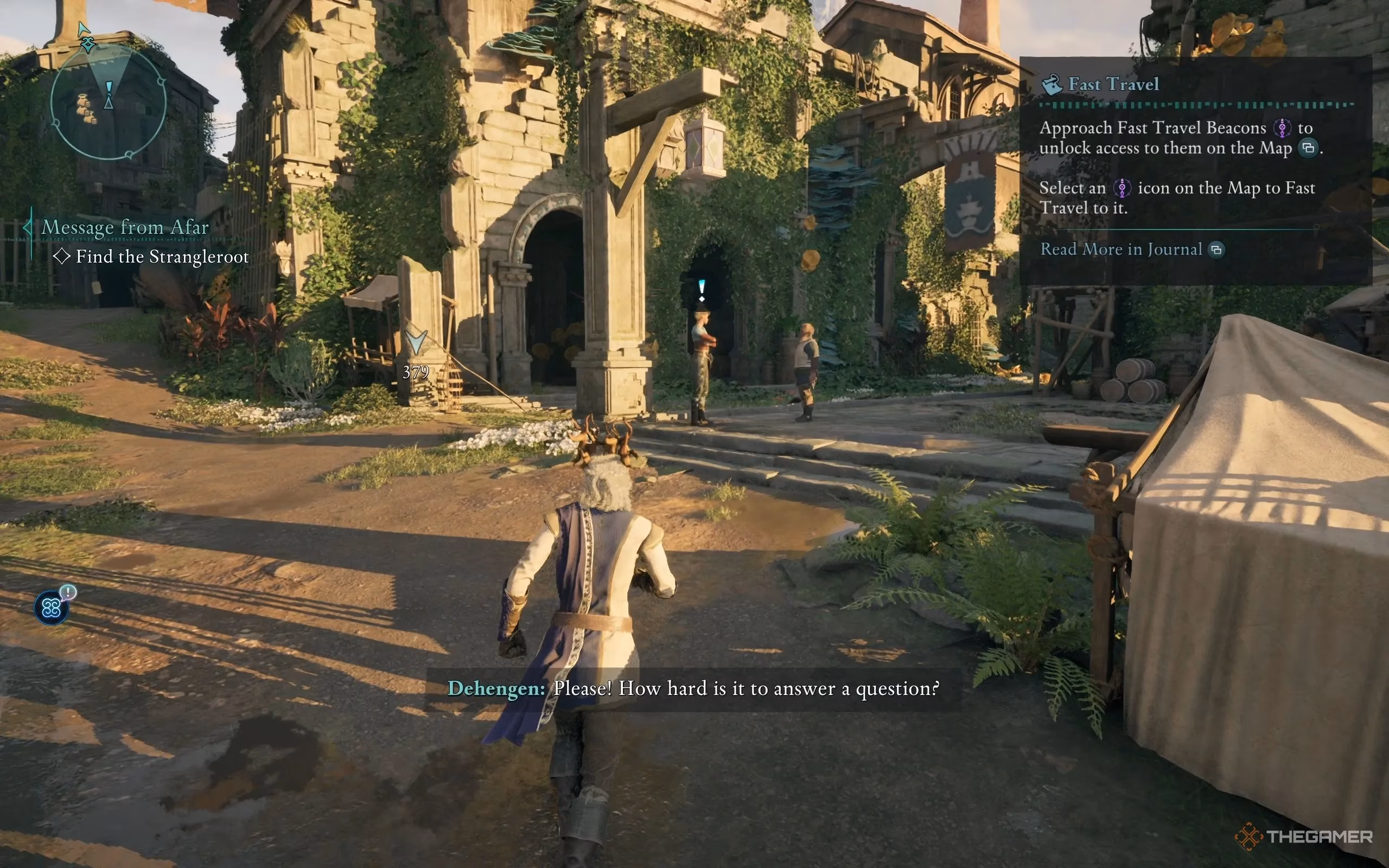
Task: Open the circular minimap
Action: pos(109,102)
